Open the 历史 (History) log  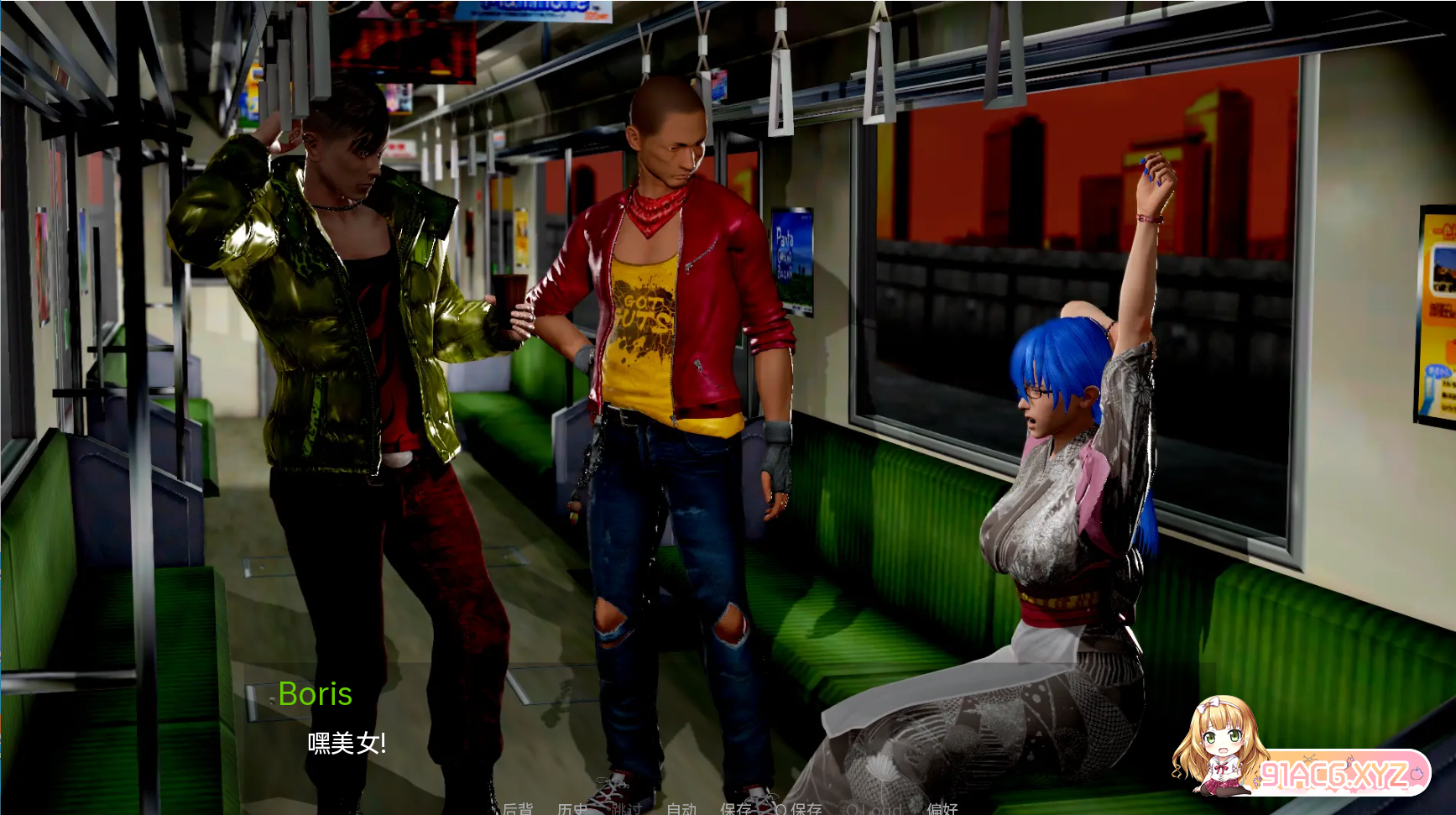click(572, 808)
